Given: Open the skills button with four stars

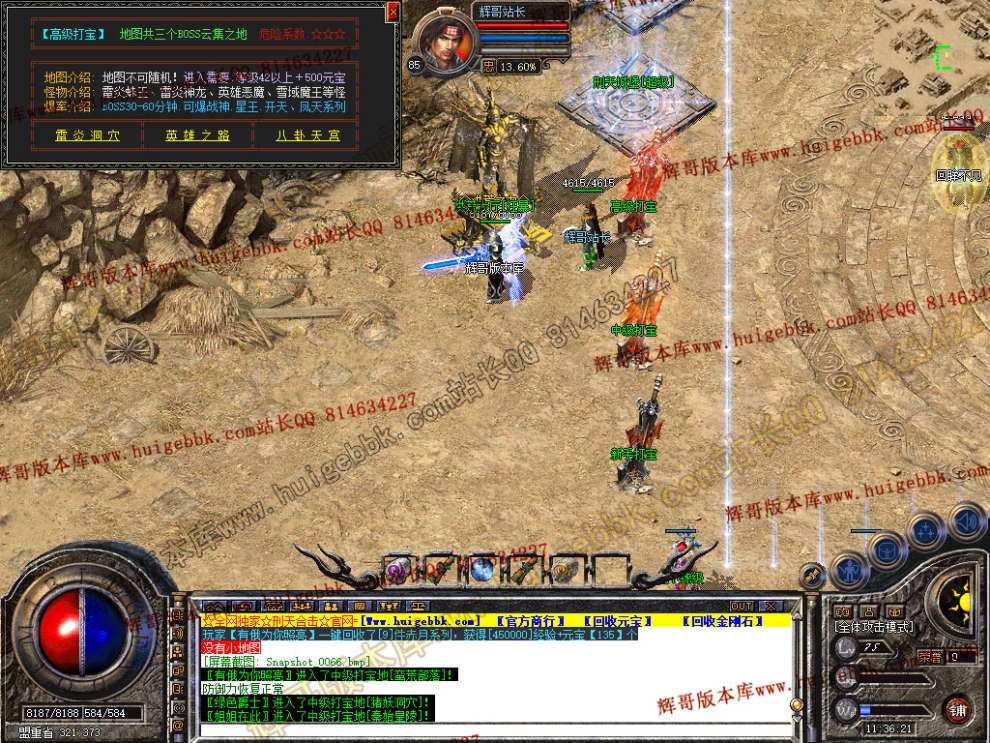Looking at the screenshot, I should (x=927, y=529).
